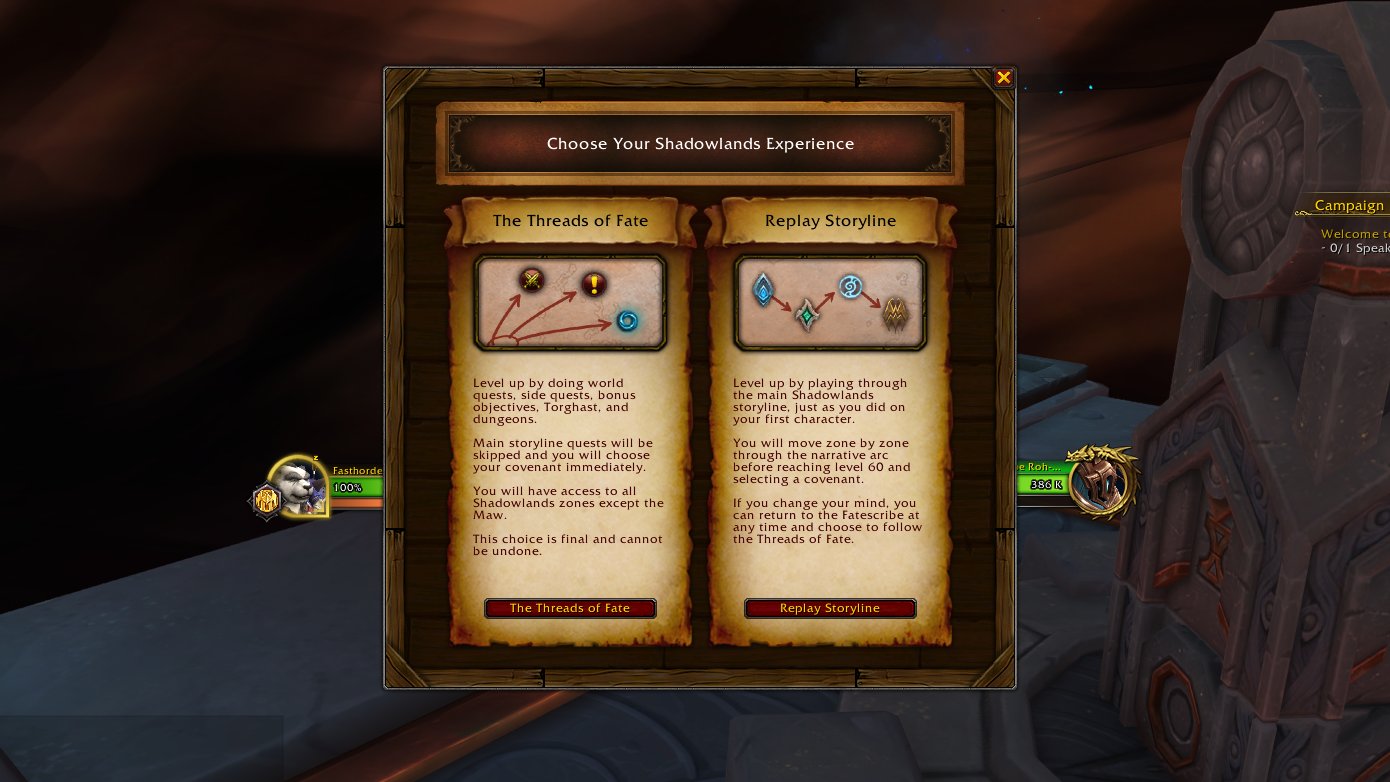Image resolution: width=1390 pixels, height=782 pixels.
Task: Open the Campaign header in the quest tracker
Action: click(1352, 205)
